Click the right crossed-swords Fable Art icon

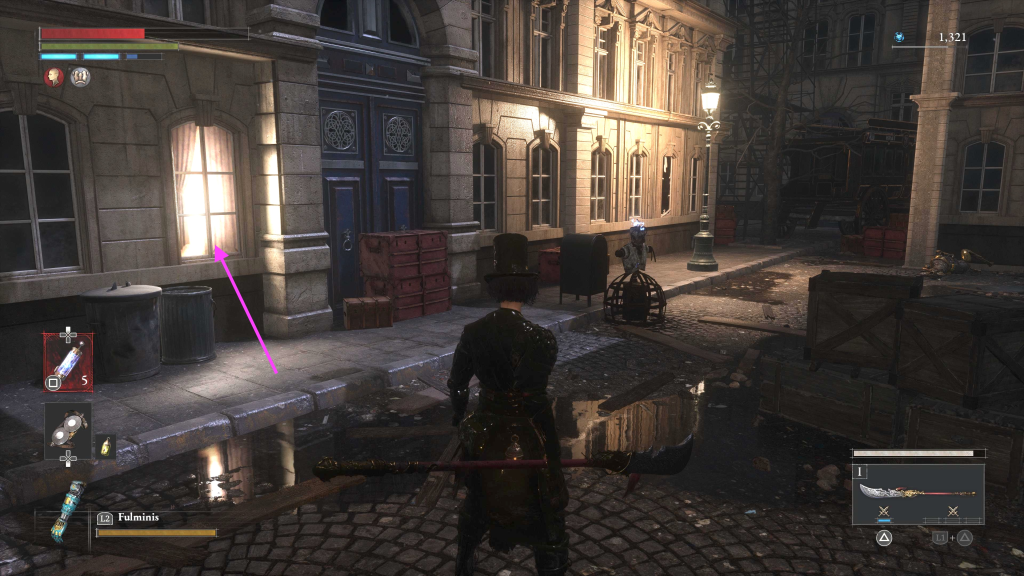(952, 512)
